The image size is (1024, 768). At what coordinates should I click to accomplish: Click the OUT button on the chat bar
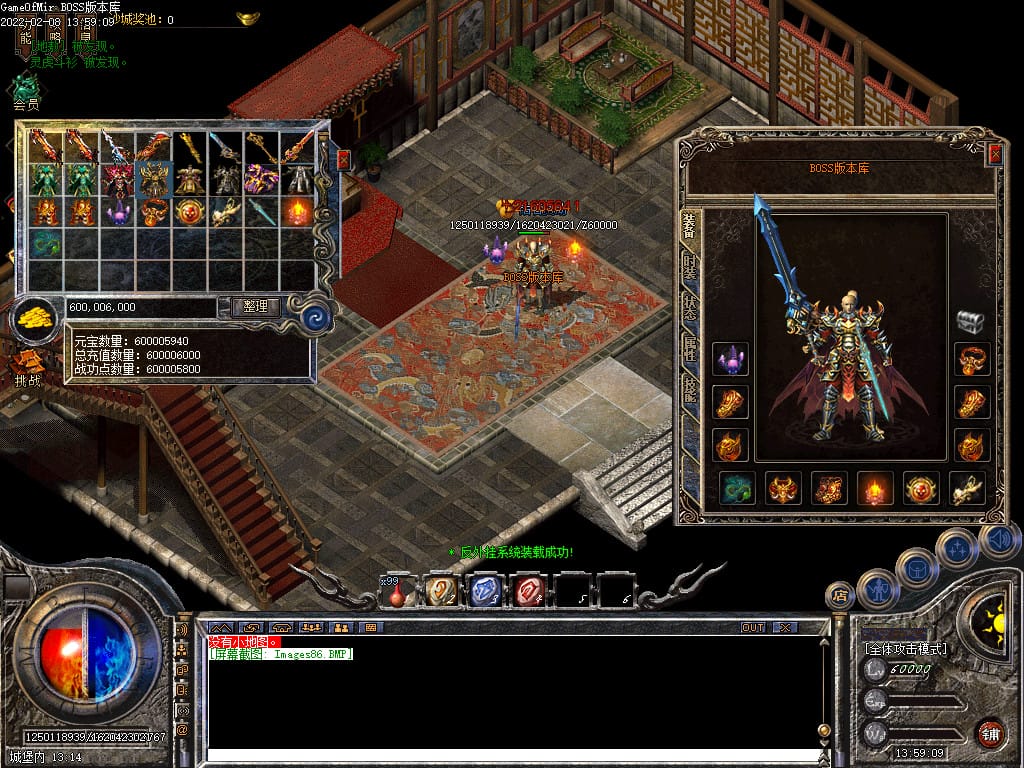click(x=752, y=627)
